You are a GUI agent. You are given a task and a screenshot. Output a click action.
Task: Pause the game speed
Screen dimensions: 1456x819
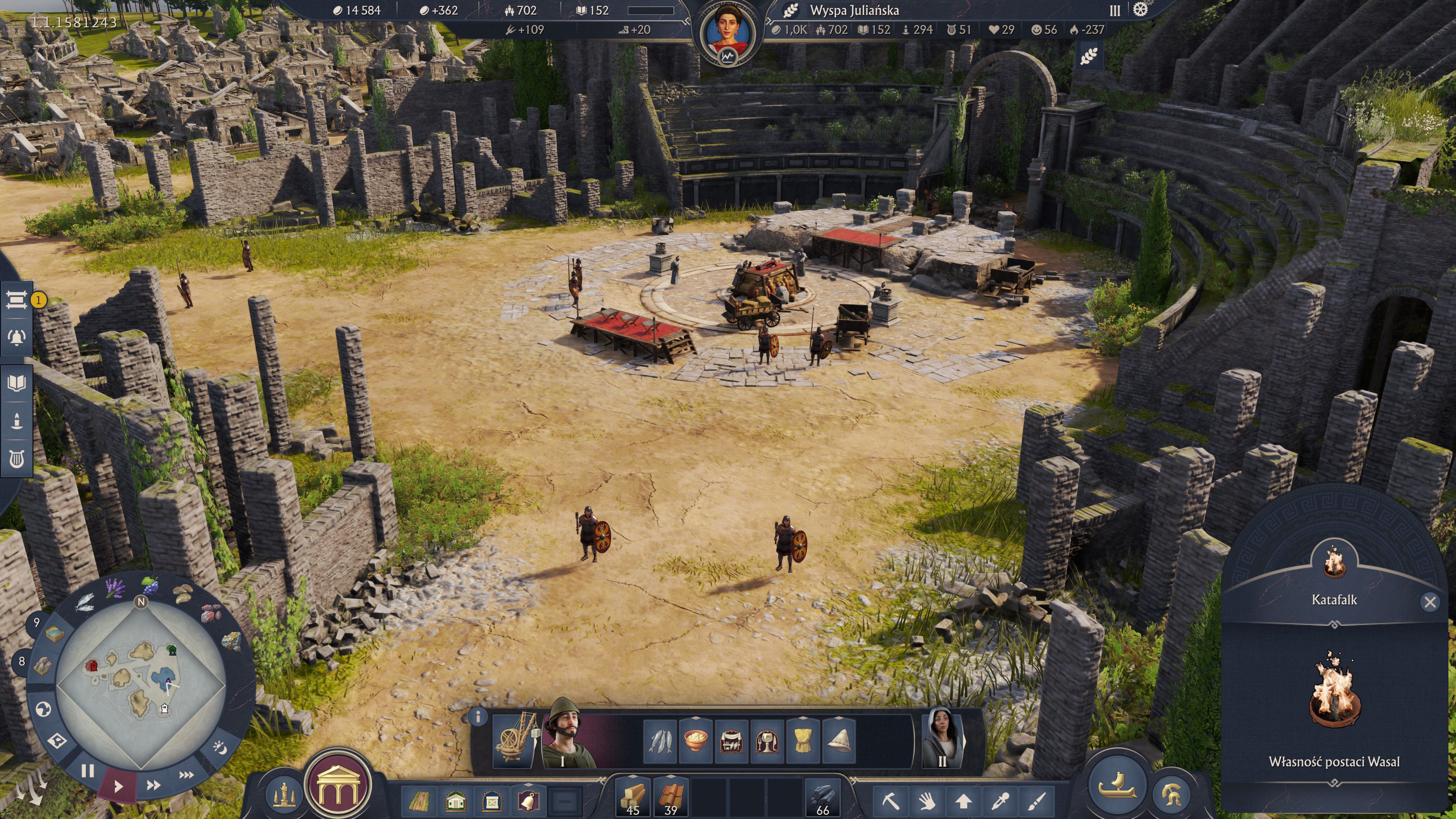[87, 770]
